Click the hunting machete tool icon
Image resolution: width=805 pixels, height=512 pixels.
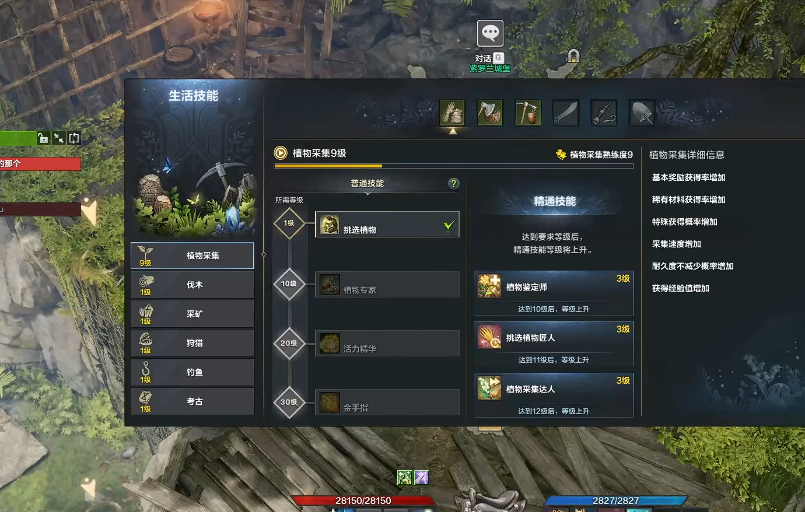(x=566, y=112)
